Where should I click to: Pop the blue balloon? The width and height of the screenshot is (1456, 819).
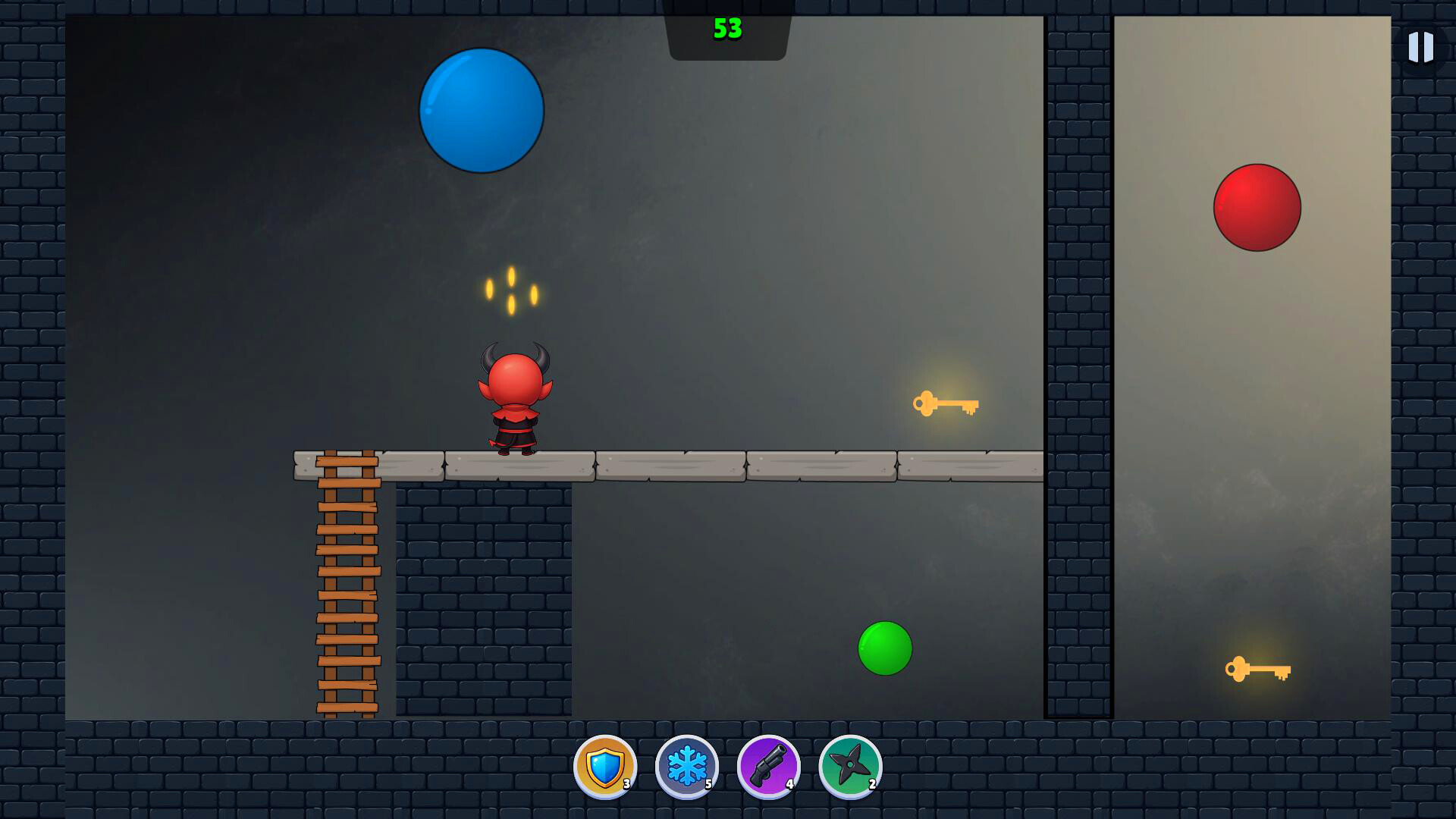click(480, 112)
